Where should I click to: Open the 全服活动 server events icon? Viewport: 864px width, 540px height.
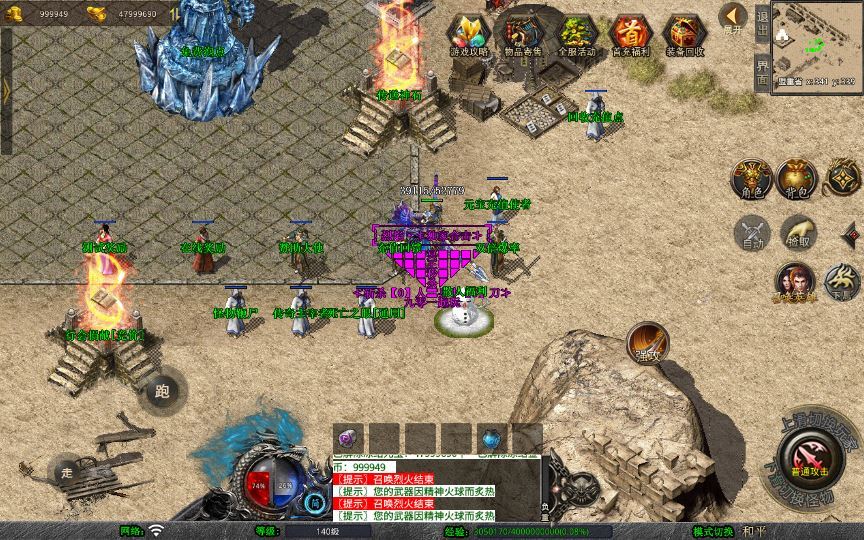(x=578, y=35)
